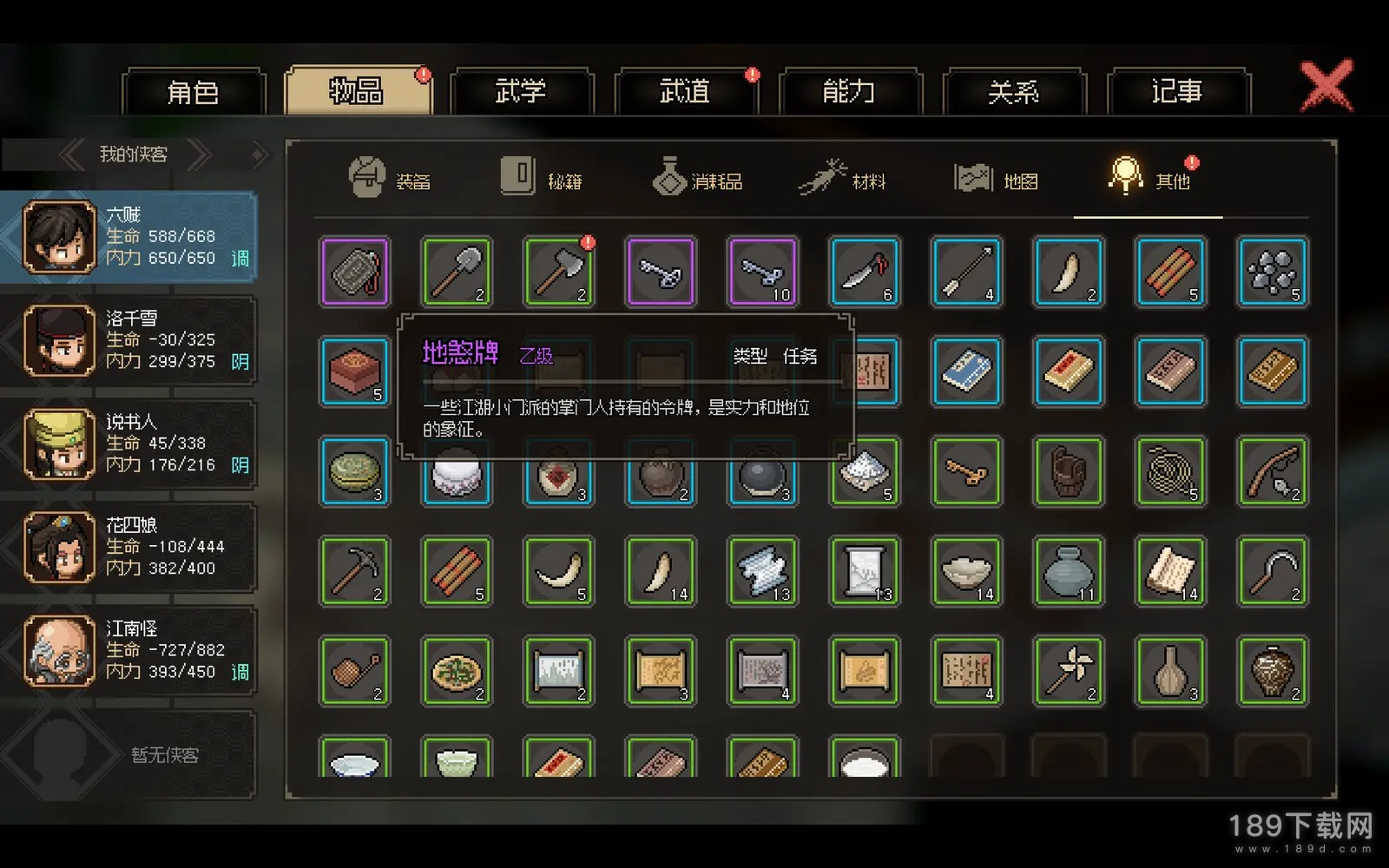
Task: Show the 能力 tab
Action: (848, 91)
